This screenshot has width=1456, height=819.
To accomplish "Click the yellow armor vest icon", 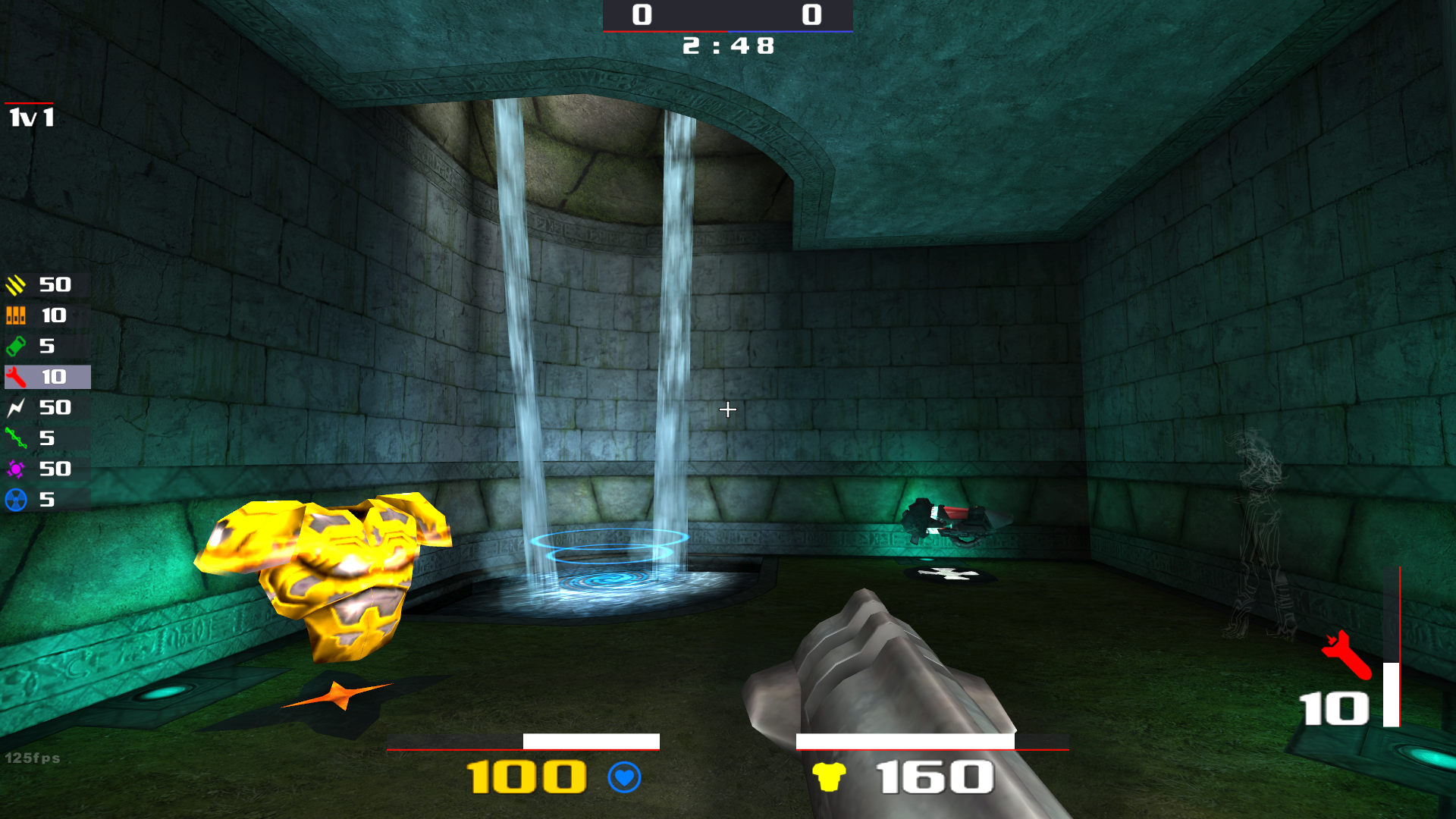I will [x=828, y=777].
